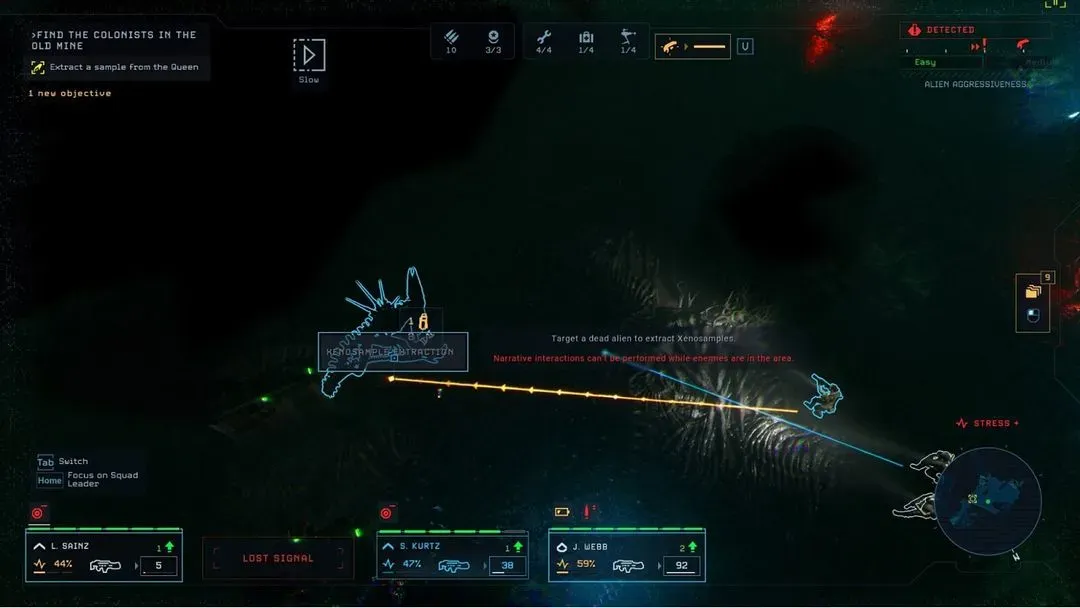Click the Lost Signal squad slot
This screenshot has width=1080, height=608.
coord(278,558)
